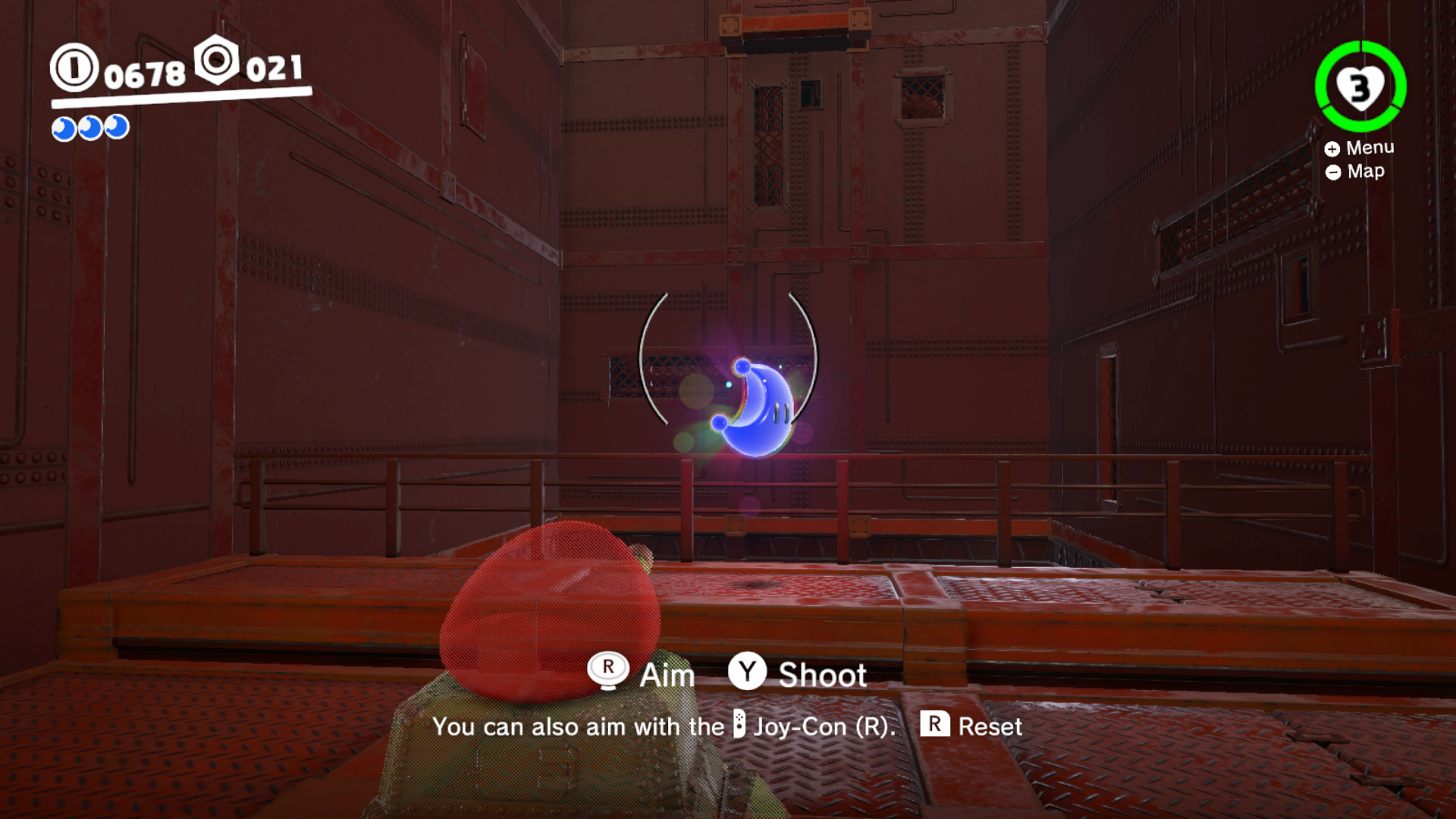Click the Aim text label
The width and height of the screenshot is (1456, 819).
click(667, 674)
